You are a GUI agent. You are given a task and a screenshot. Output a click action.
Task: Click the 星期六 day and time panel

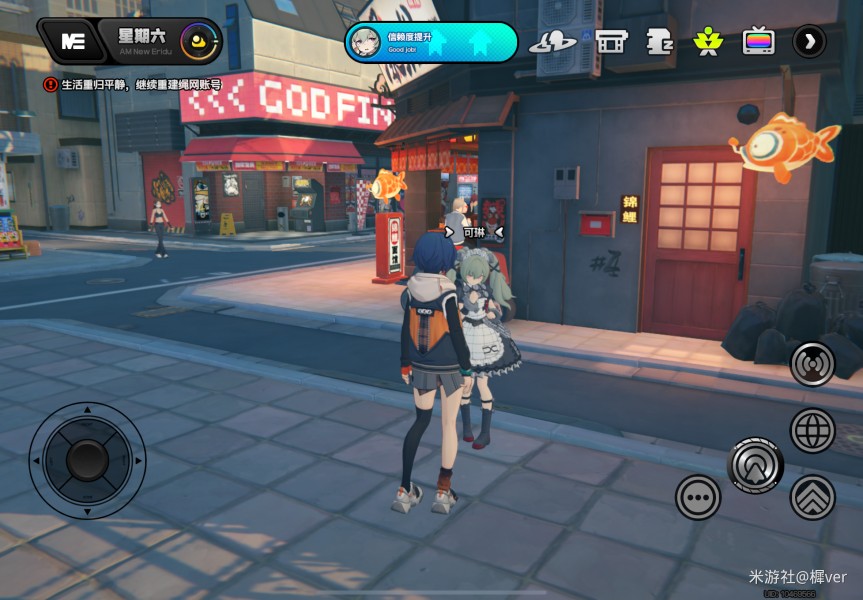pyautogui.click(x=160, y=41)
